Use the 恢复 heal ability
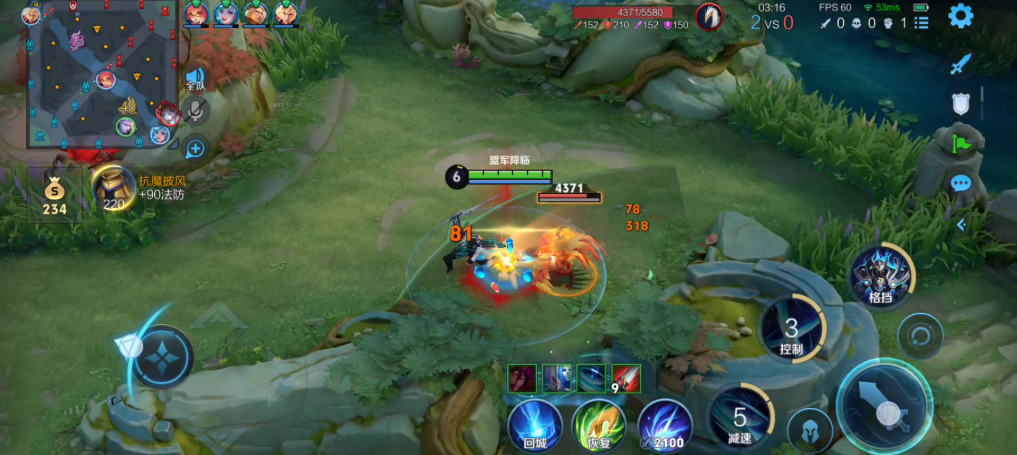 598,423
